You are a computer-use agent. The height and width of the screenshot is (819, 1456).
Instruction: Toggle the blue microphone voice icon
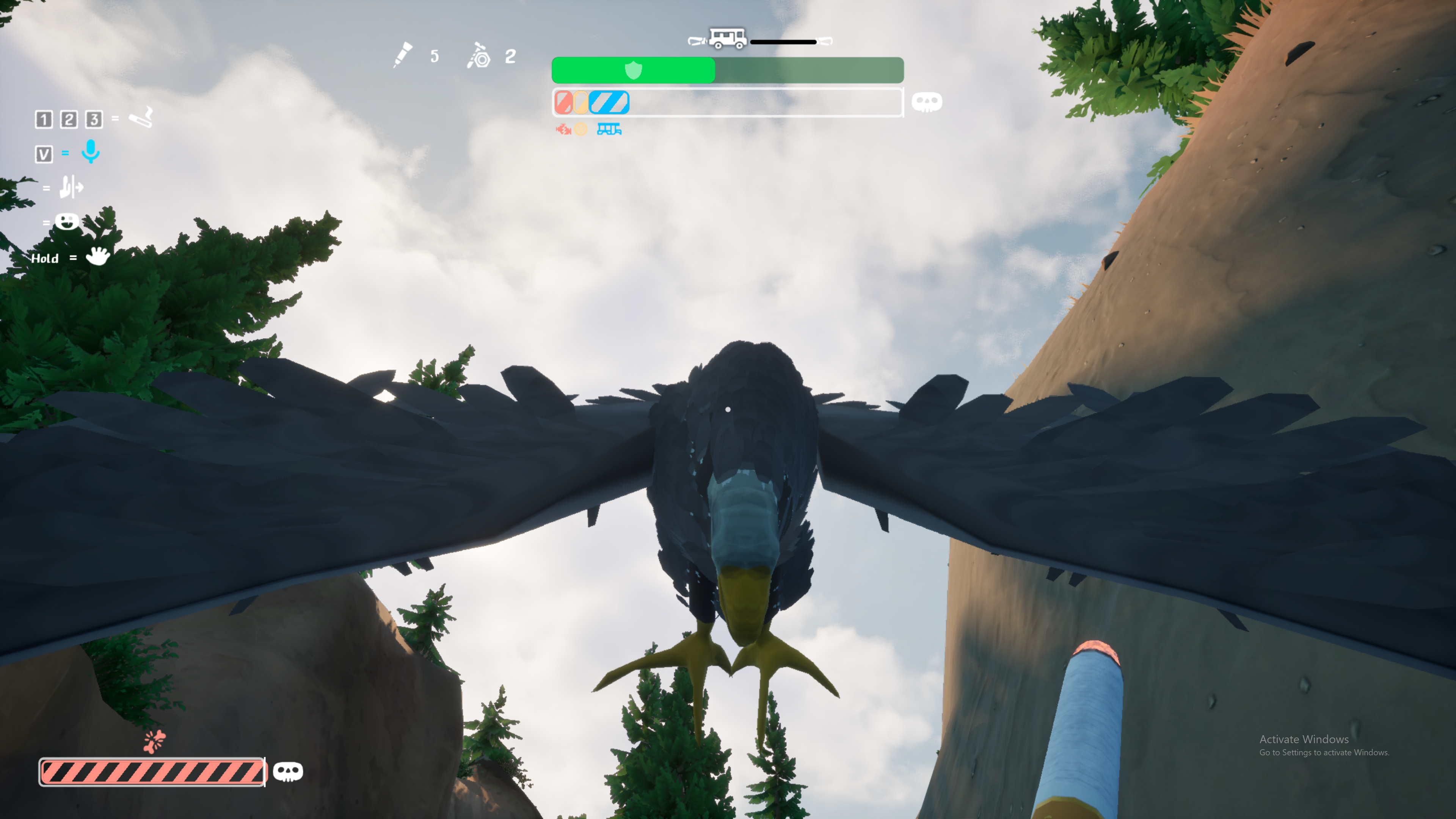click(x=91, y=152)
